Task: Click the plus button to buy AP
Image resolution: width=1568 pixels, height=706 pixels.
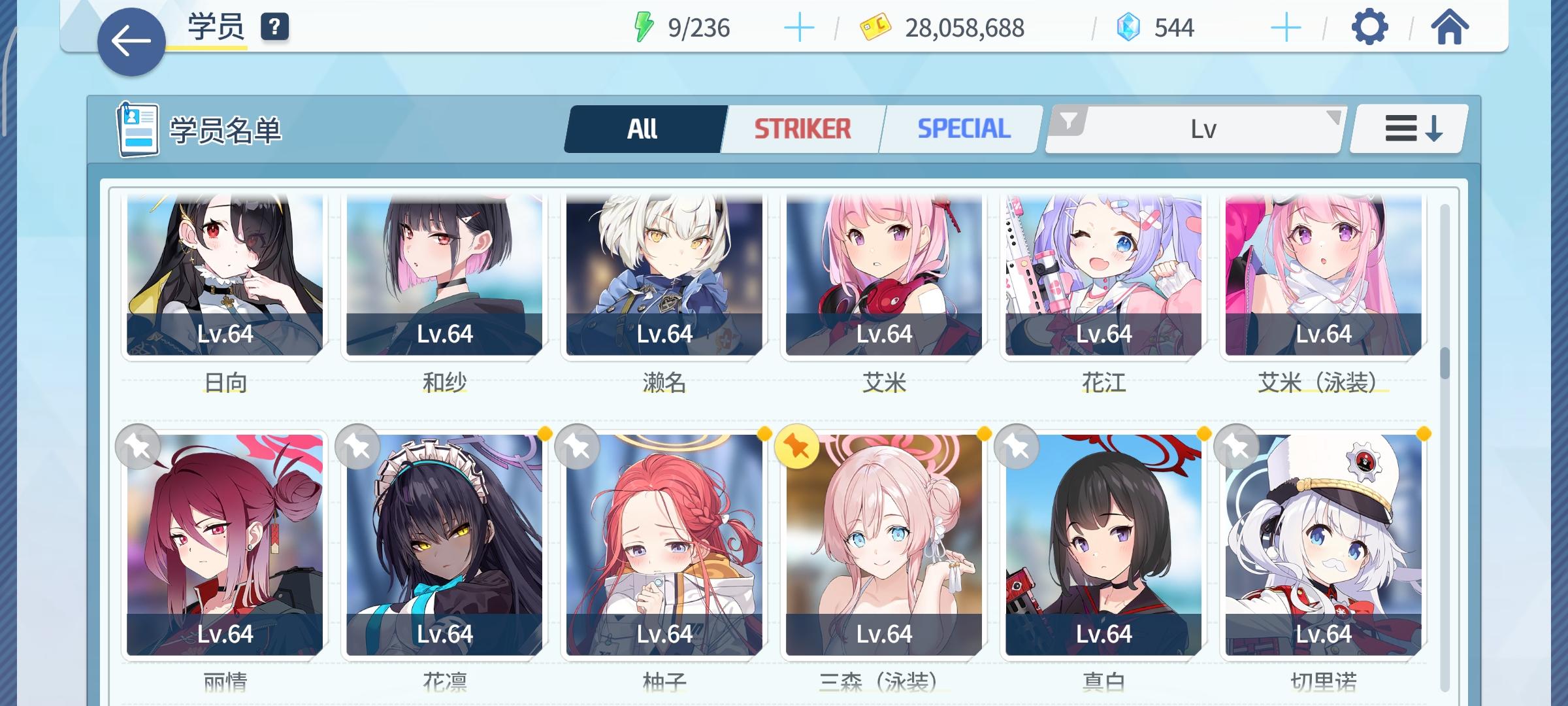Action: 798,27
